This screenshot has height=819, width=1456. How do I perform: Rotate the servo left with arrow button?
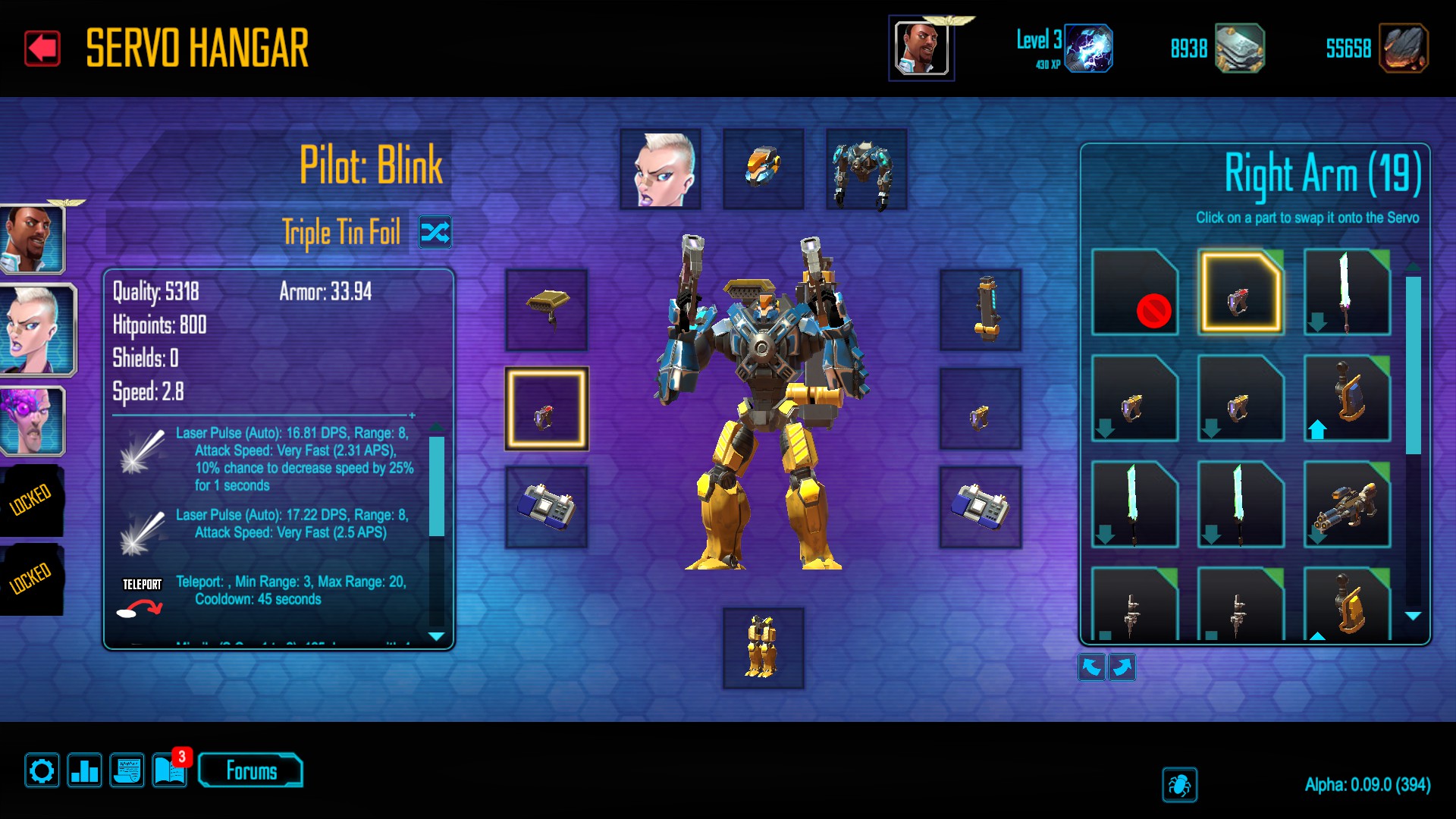1091,667
